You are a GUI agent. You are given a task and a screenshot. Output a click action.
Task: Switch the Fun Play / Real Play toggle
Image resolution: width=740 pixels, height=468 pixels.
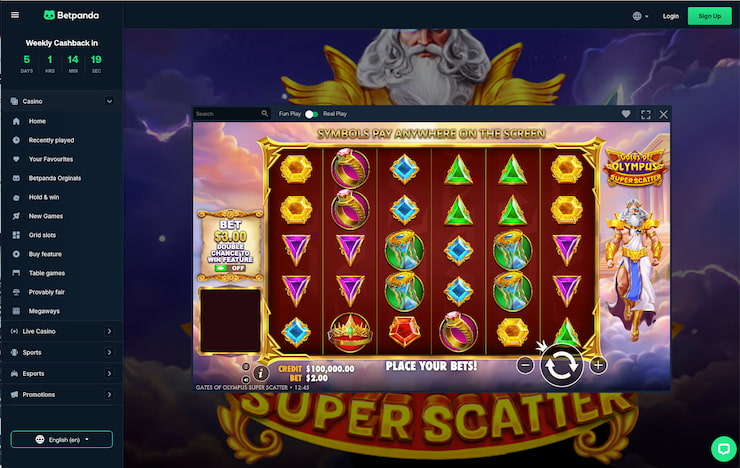pos(312,114)
